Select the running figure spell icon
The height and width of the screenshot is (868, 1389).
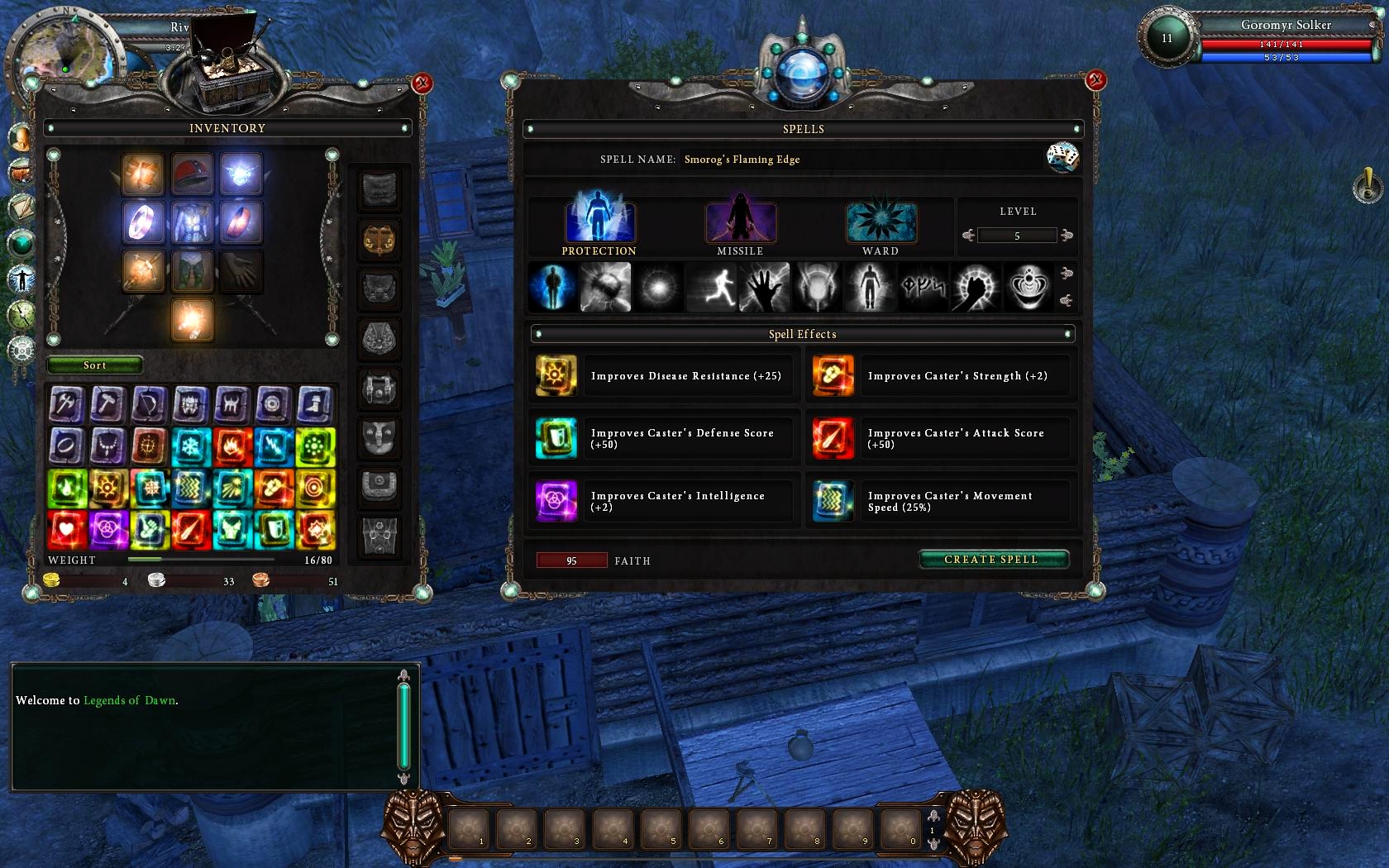(x=712, y=288)
